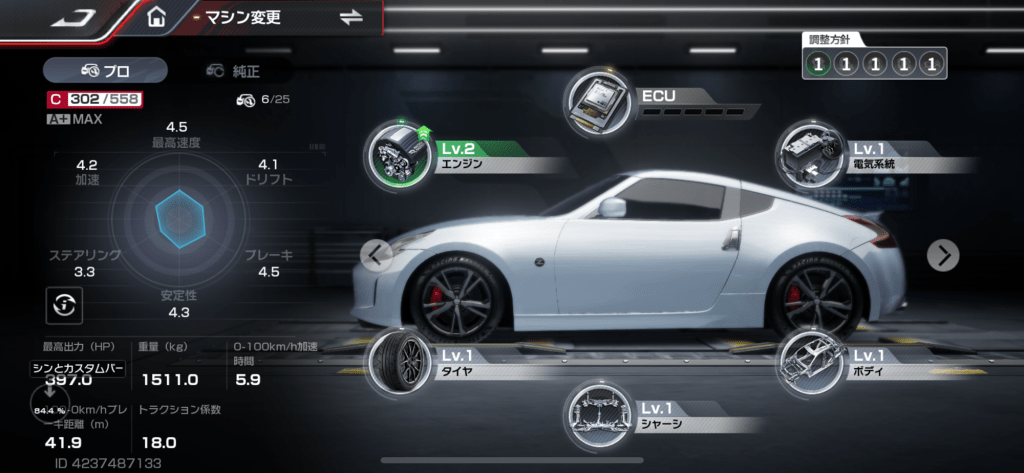Switch to the プロ tab
The width and height of the screenshot is (1024, 473).
click(105, 70)
